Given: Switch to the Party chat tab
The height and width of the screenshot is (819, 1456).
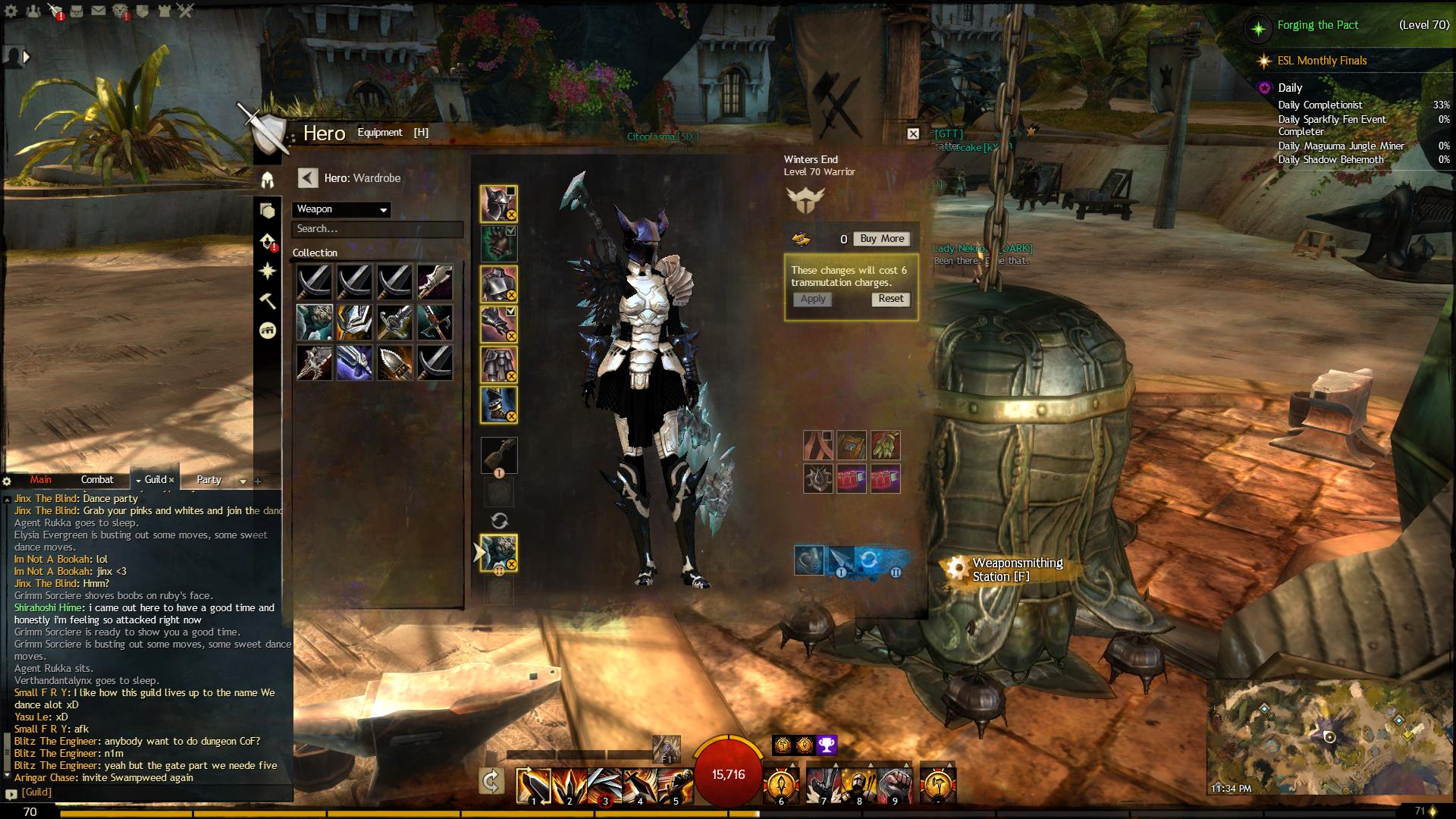Looking at the screenshot, I should tap(209, 480).
